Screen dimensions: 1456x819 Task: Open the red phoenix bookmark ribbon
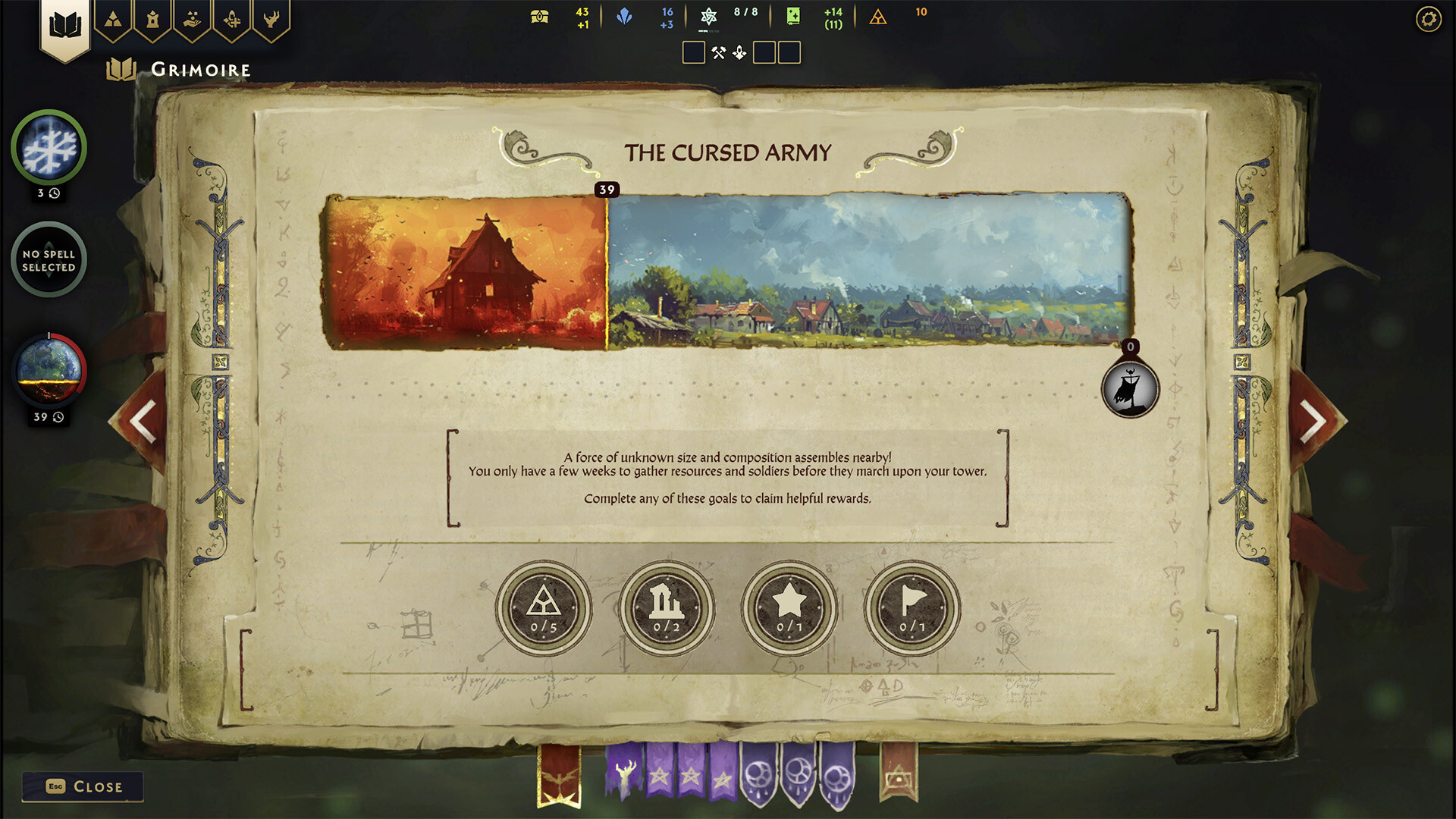tap(560, 775)
